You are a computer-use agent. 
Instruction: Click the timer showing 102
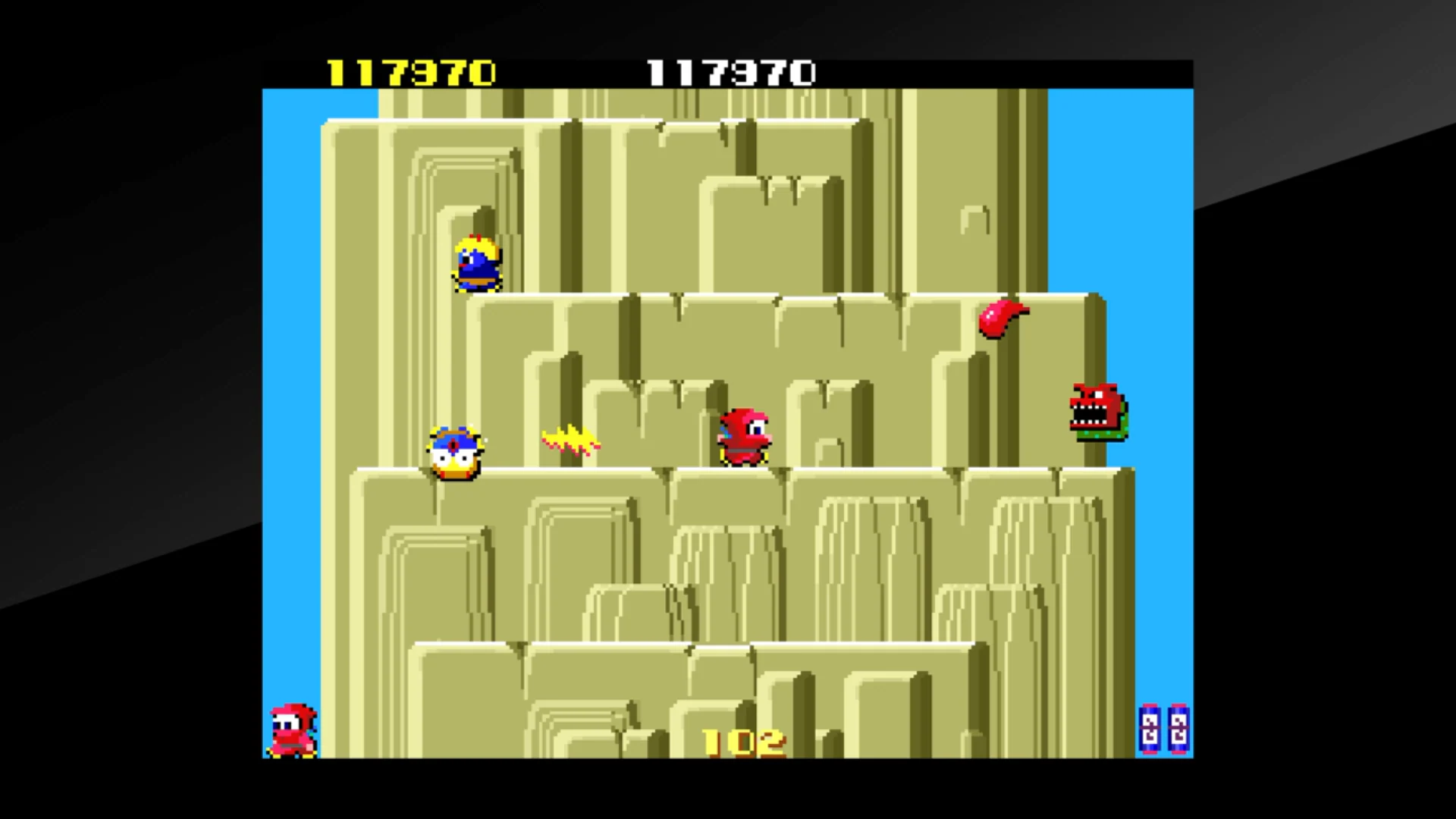(739, 739)
